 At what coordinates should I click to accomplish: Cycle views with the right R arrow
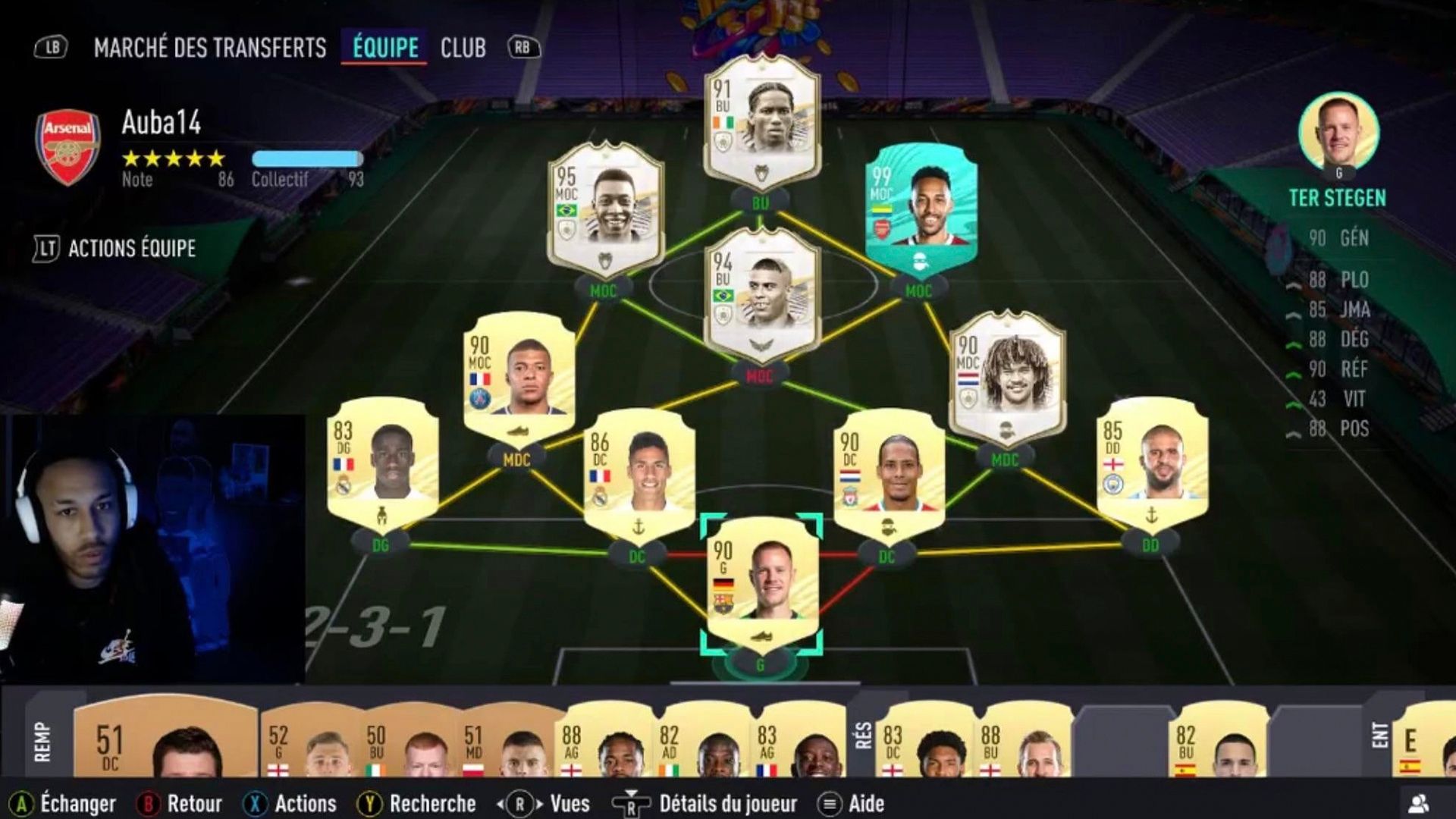click(541, 802)
